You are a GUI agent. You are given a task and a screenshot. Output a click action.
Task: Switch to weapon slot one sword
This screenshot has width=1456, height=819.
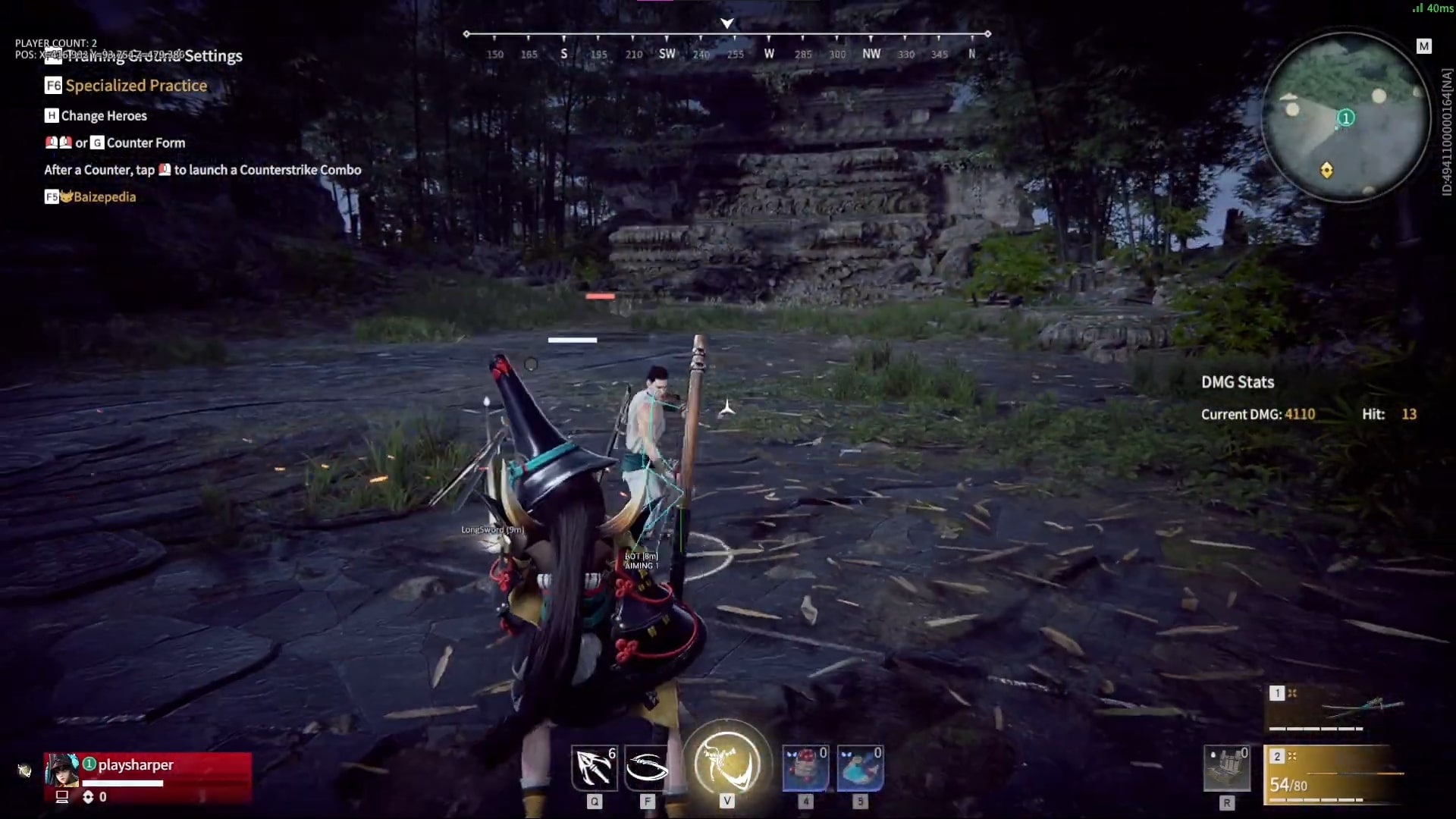point(1335,709)
